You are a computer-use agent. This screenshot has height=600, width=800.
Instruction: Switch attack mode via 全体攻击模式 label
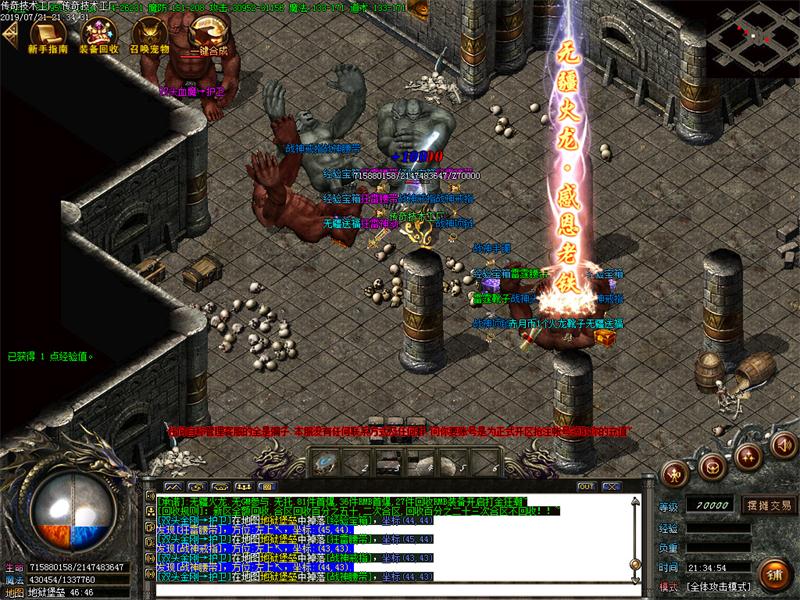[x=724, y=586]
